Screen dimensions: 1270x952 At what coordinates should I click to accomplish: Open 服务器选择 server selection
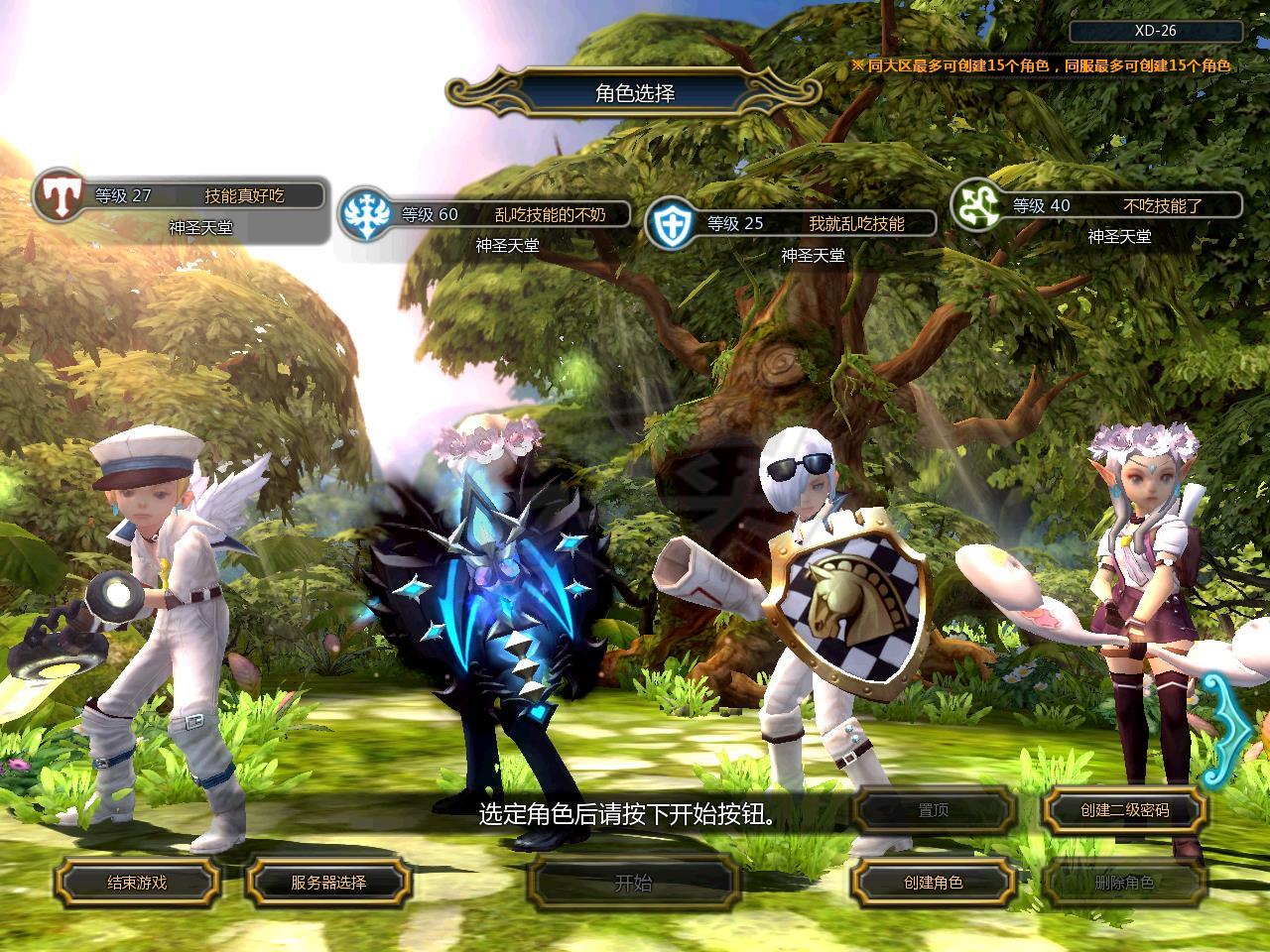coord(328,882)
